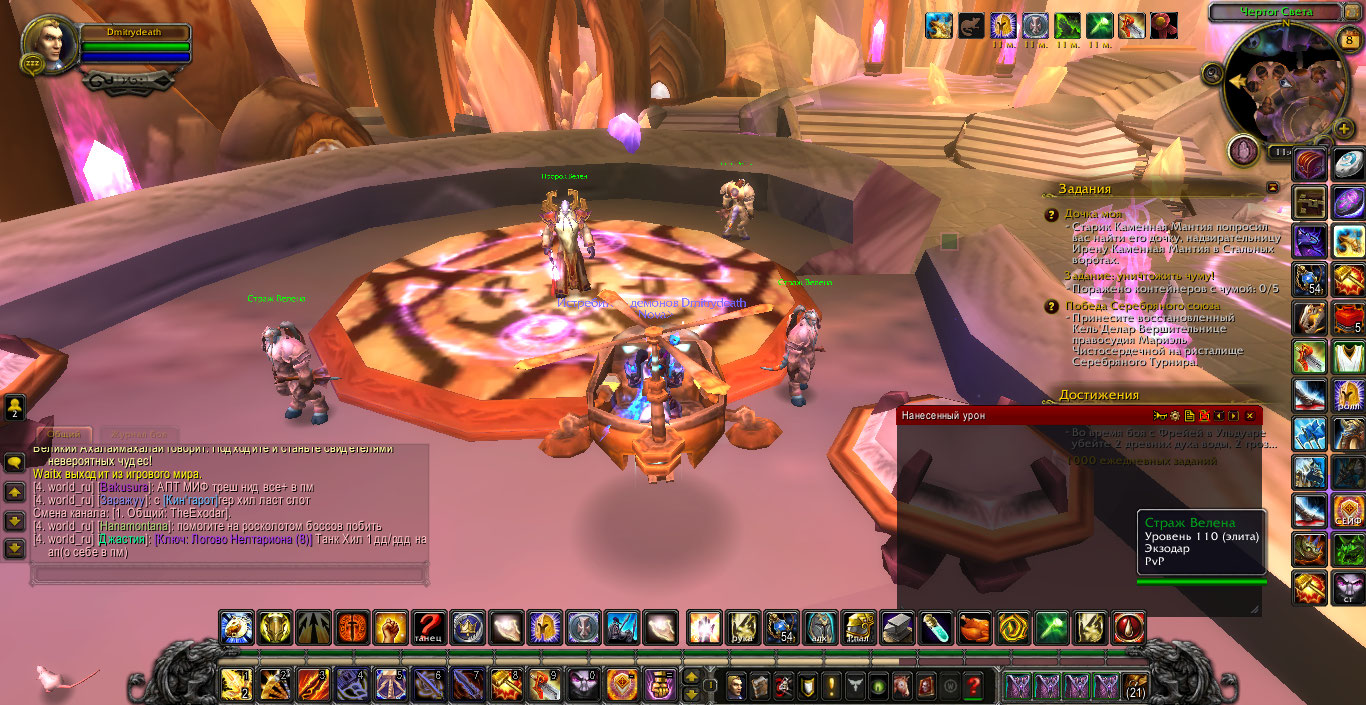
Task: Click the minimap tracking magnifier button
Action: (x=1213, y=74)
